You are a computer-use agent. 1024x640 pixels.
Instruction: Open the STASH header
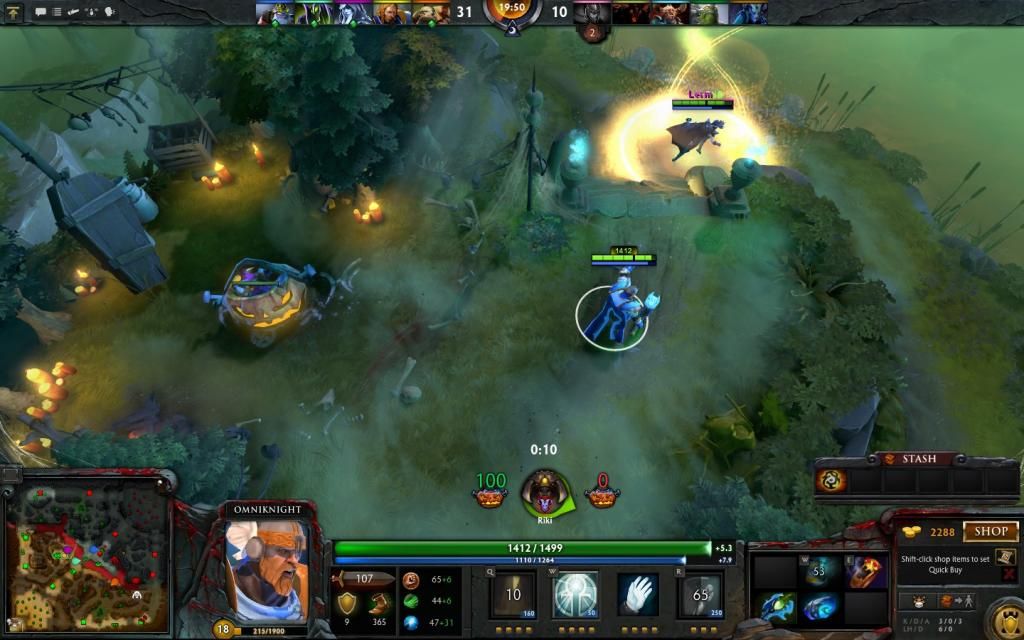(913, 459)
